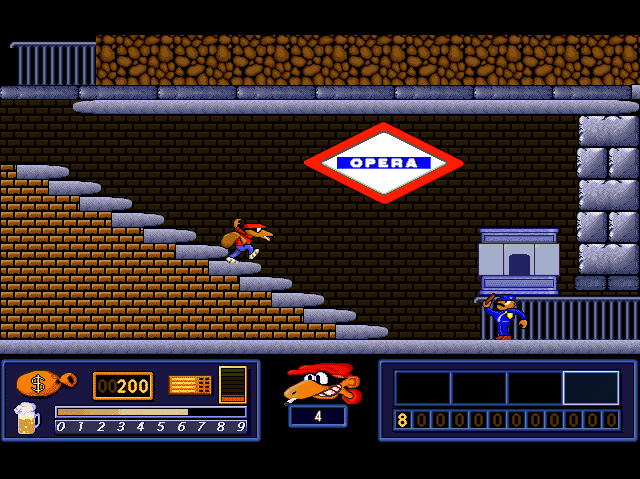The image size is (640, 479).
Task: Select the orange brick ammo icon
Action: (x=189, y=385)
